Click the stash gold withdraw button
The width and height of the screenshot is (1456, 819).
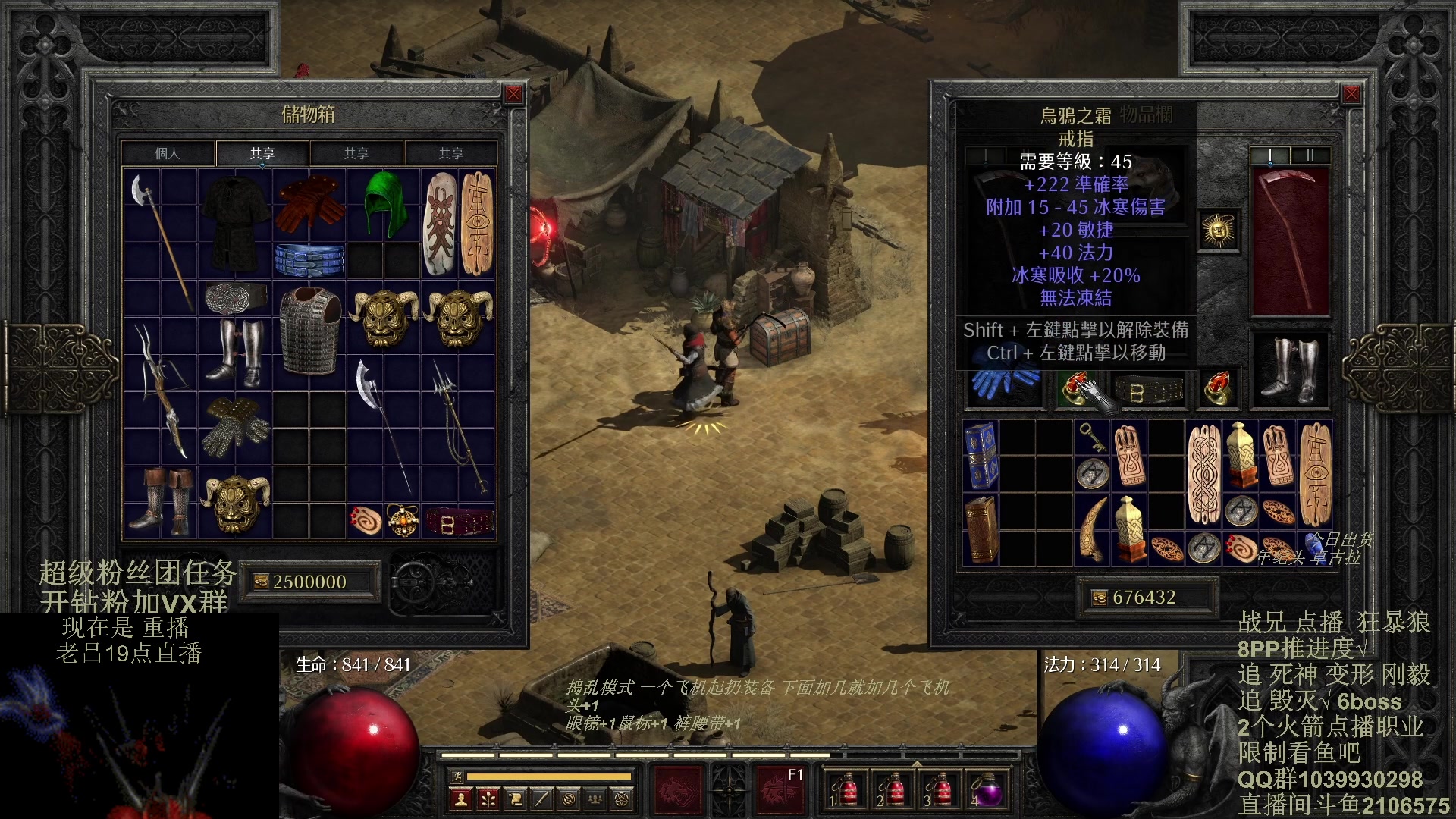pos(260,582)
